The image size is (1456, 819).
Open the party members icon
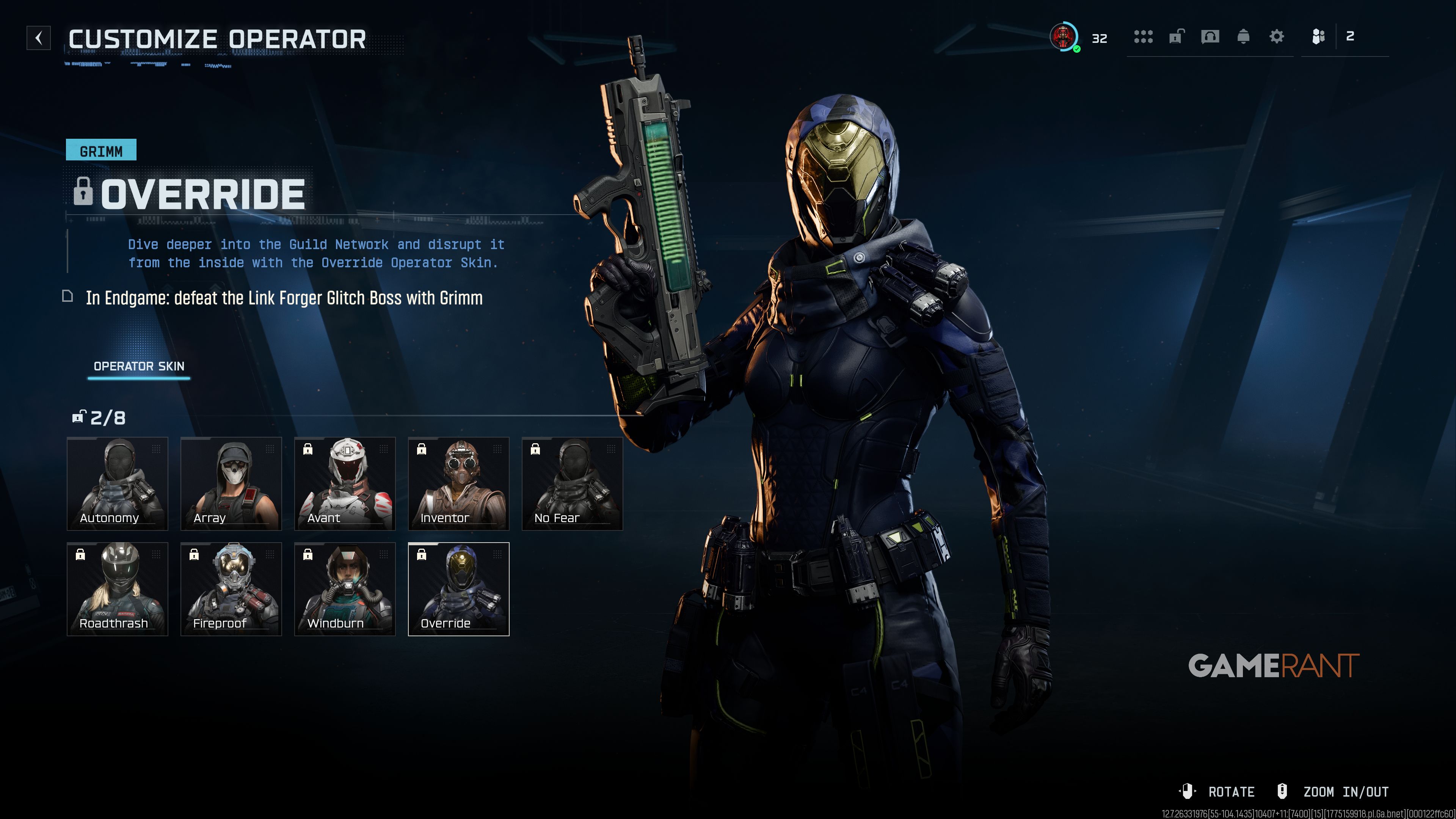pyautogui.click(x=1318, y=37)
